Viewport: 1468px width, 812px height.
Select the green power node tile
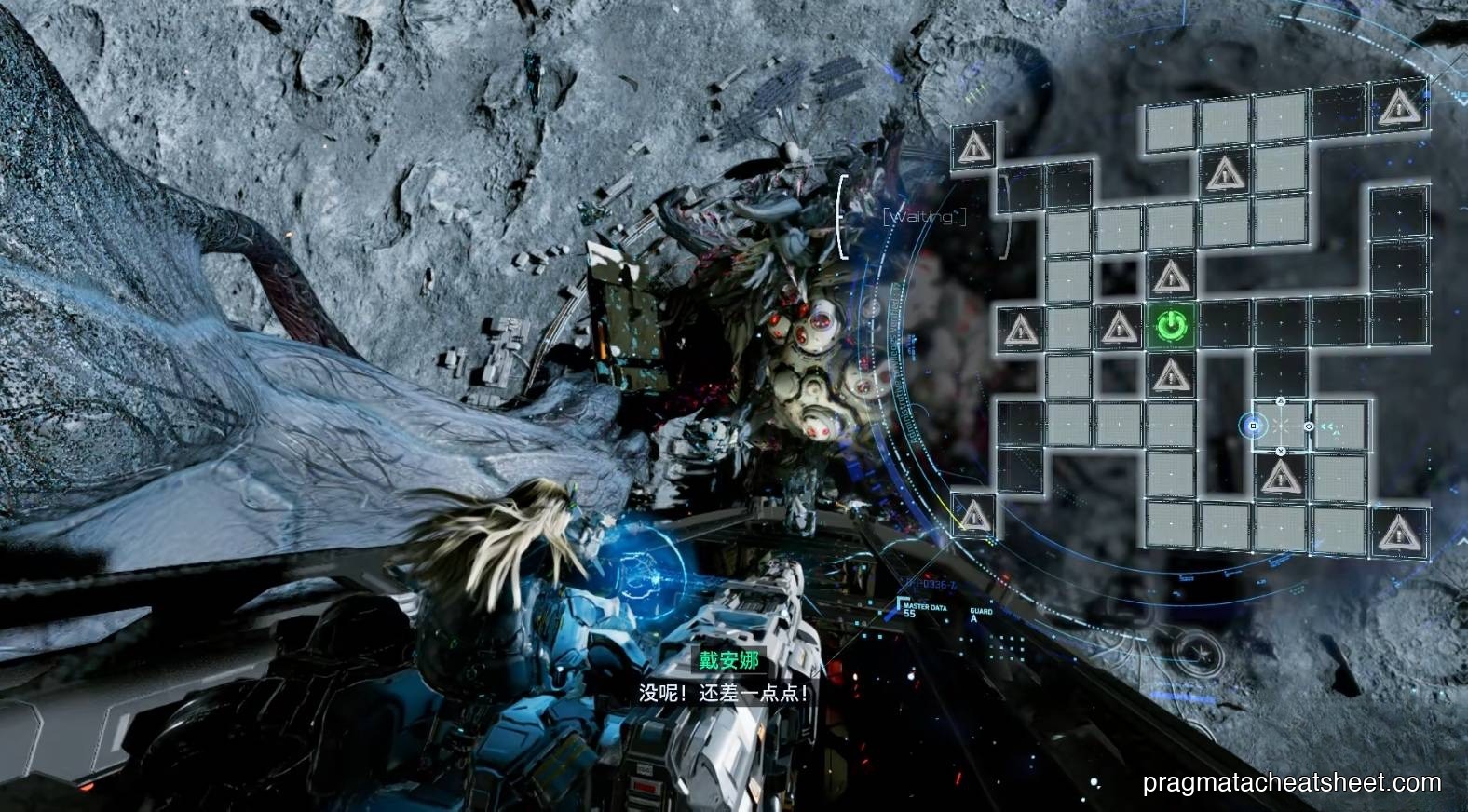coord(1171,326)
